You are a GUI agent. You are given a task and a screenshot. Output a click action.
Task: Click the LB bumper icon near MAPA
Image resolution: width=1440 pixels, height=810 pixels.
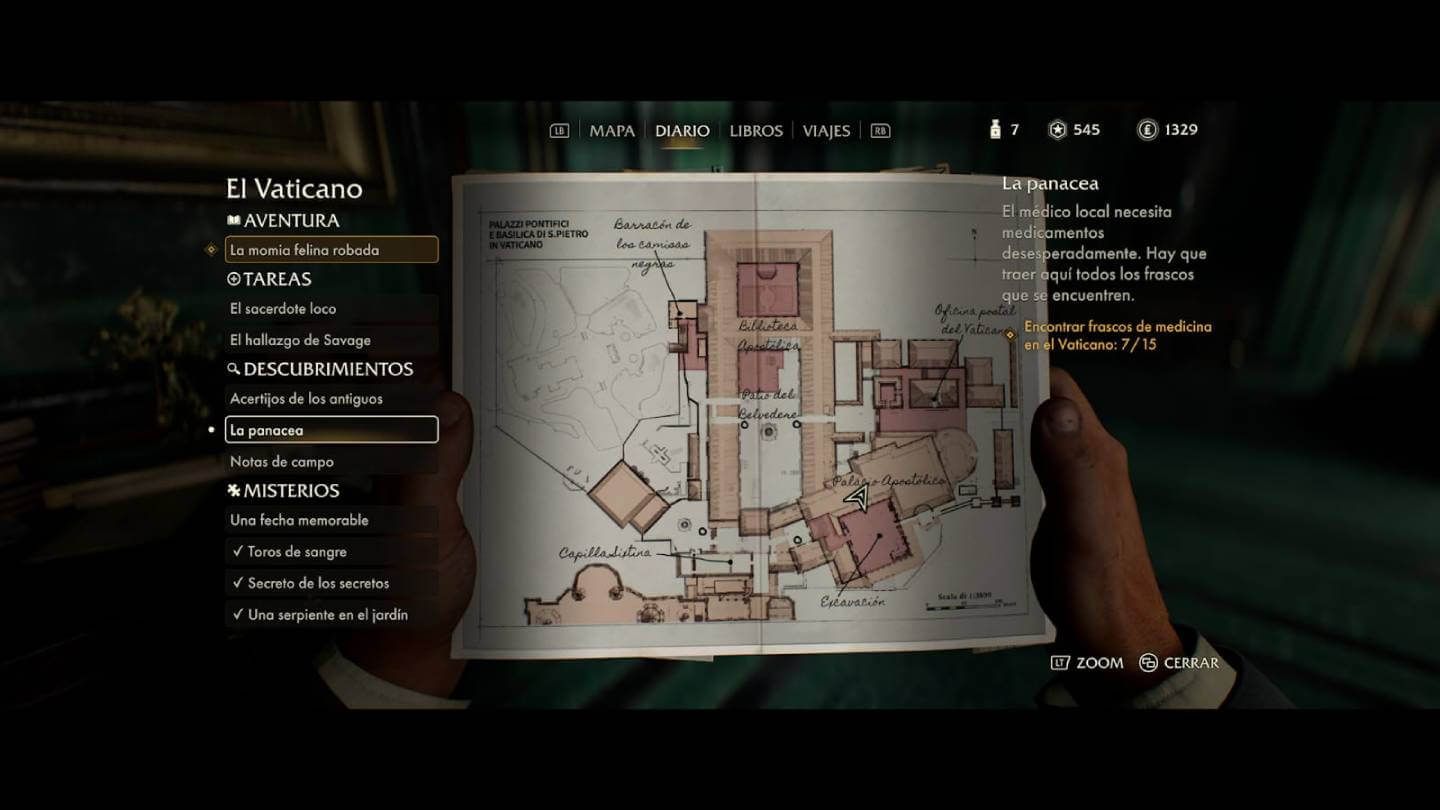[559, 129]
